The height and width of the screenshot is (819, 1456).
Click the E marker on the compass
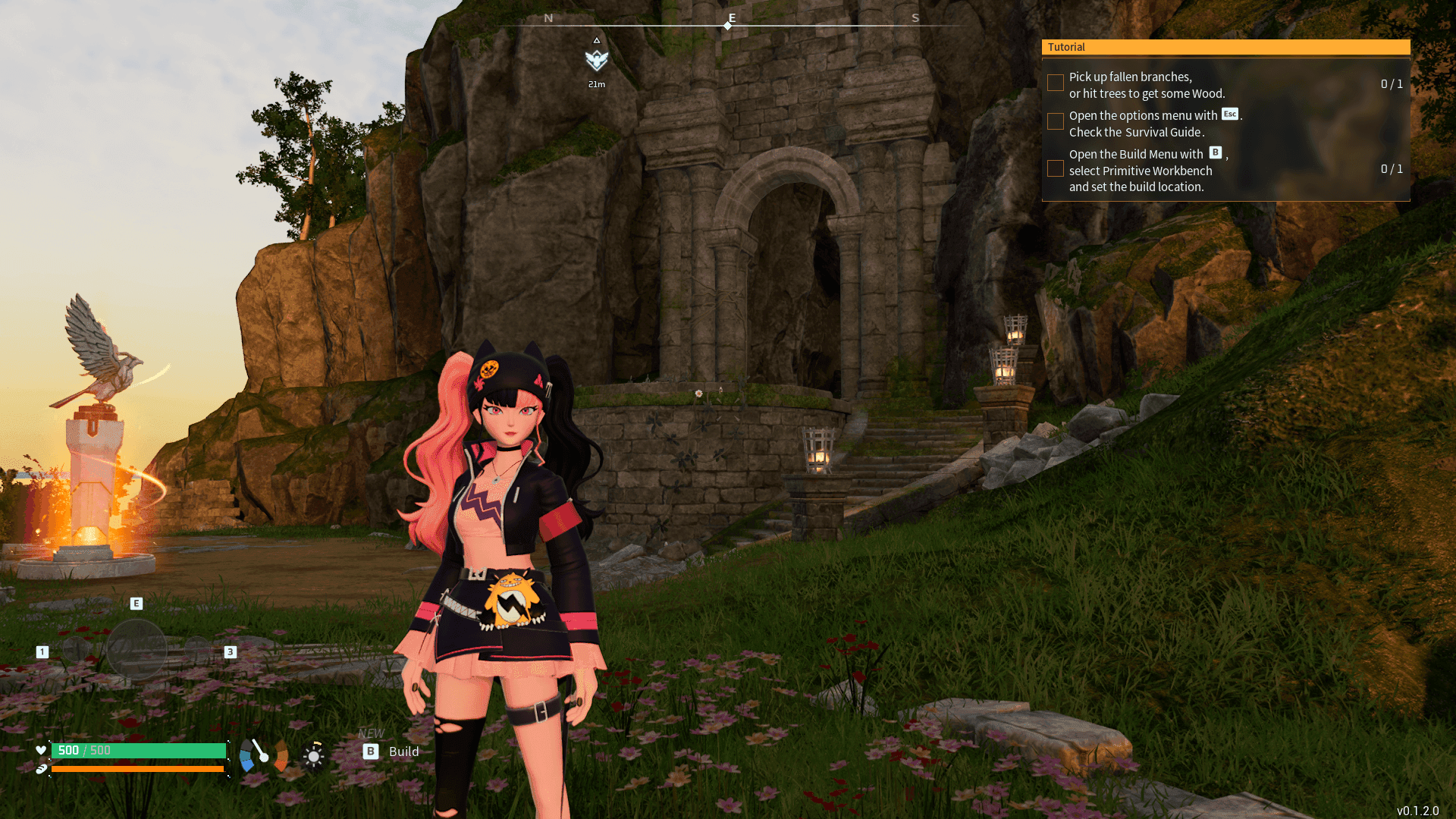click(730, 17)
